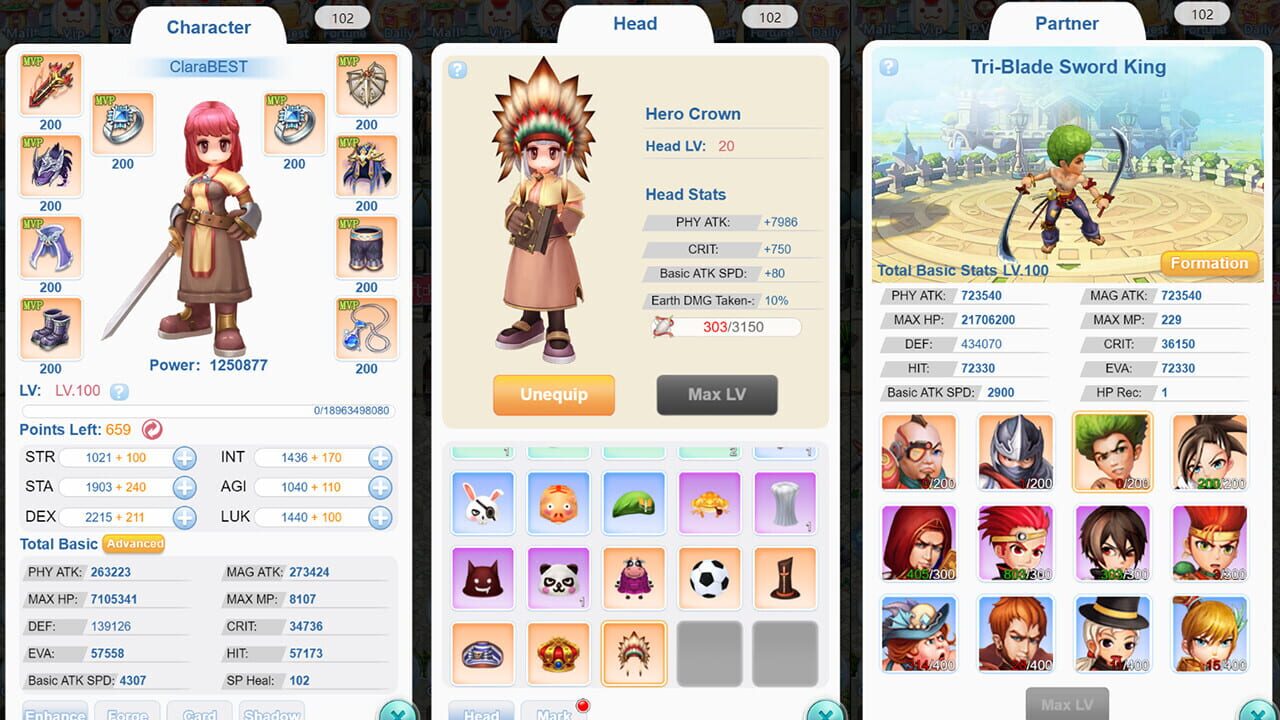The width and height of the screenshot is (1280, 720).
Task: Select the green beret hat icon
Action: 634,503
